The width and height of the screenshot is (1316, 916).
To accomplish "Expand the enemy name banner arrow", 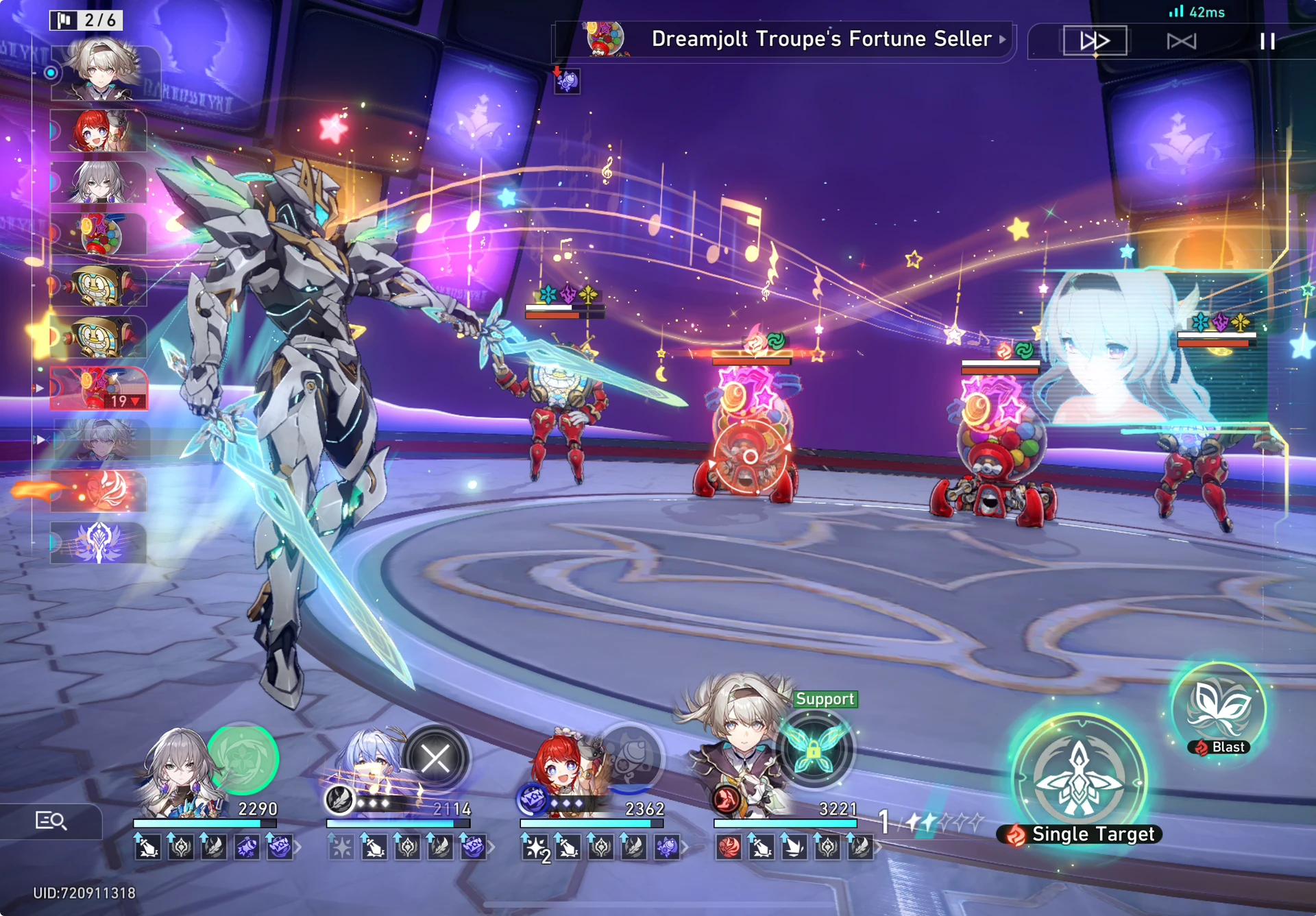I will (1003, 40).
